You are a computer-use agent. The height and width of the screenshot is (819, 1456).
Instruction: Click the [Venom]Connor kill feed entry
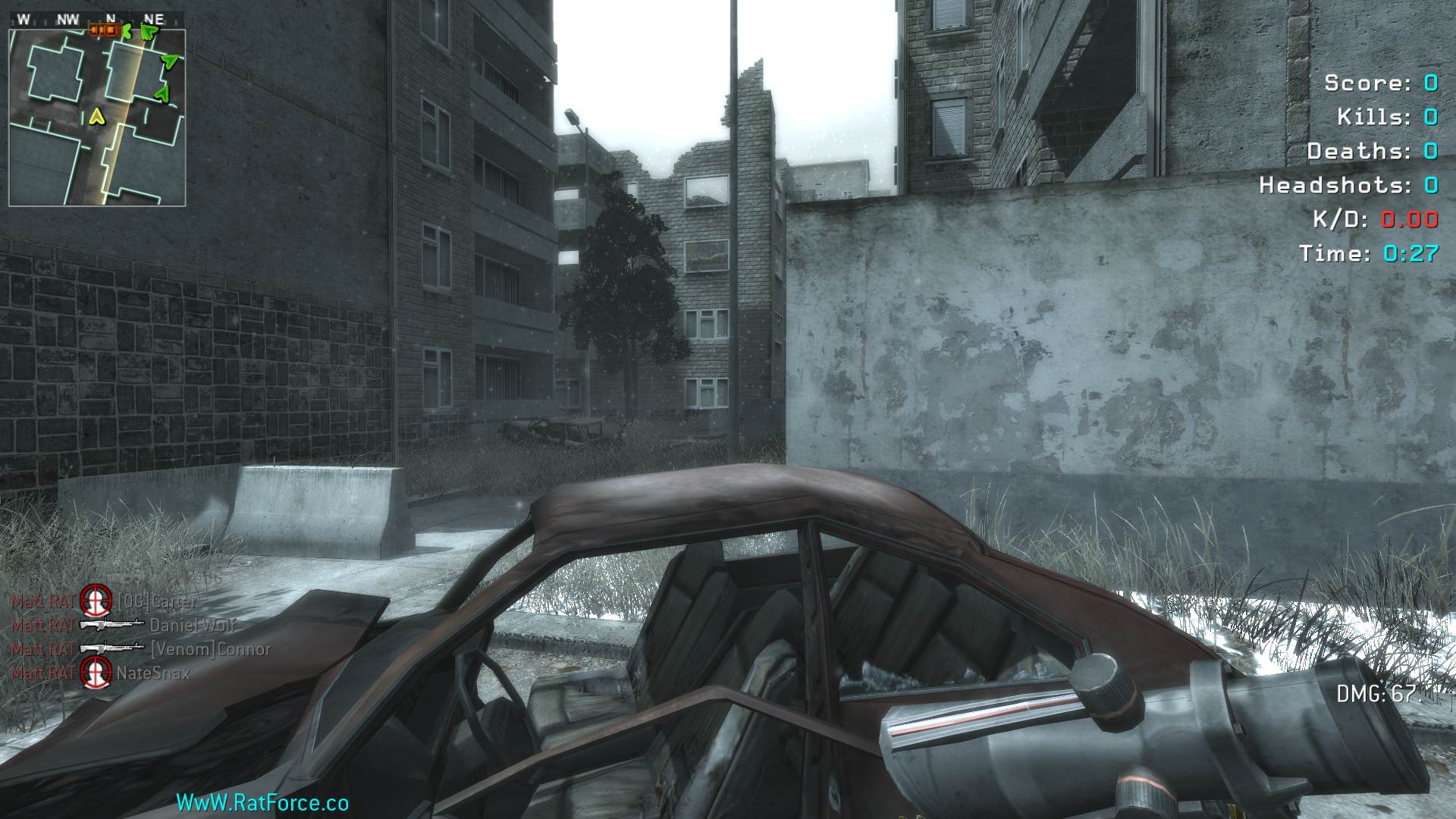point(140,649)
